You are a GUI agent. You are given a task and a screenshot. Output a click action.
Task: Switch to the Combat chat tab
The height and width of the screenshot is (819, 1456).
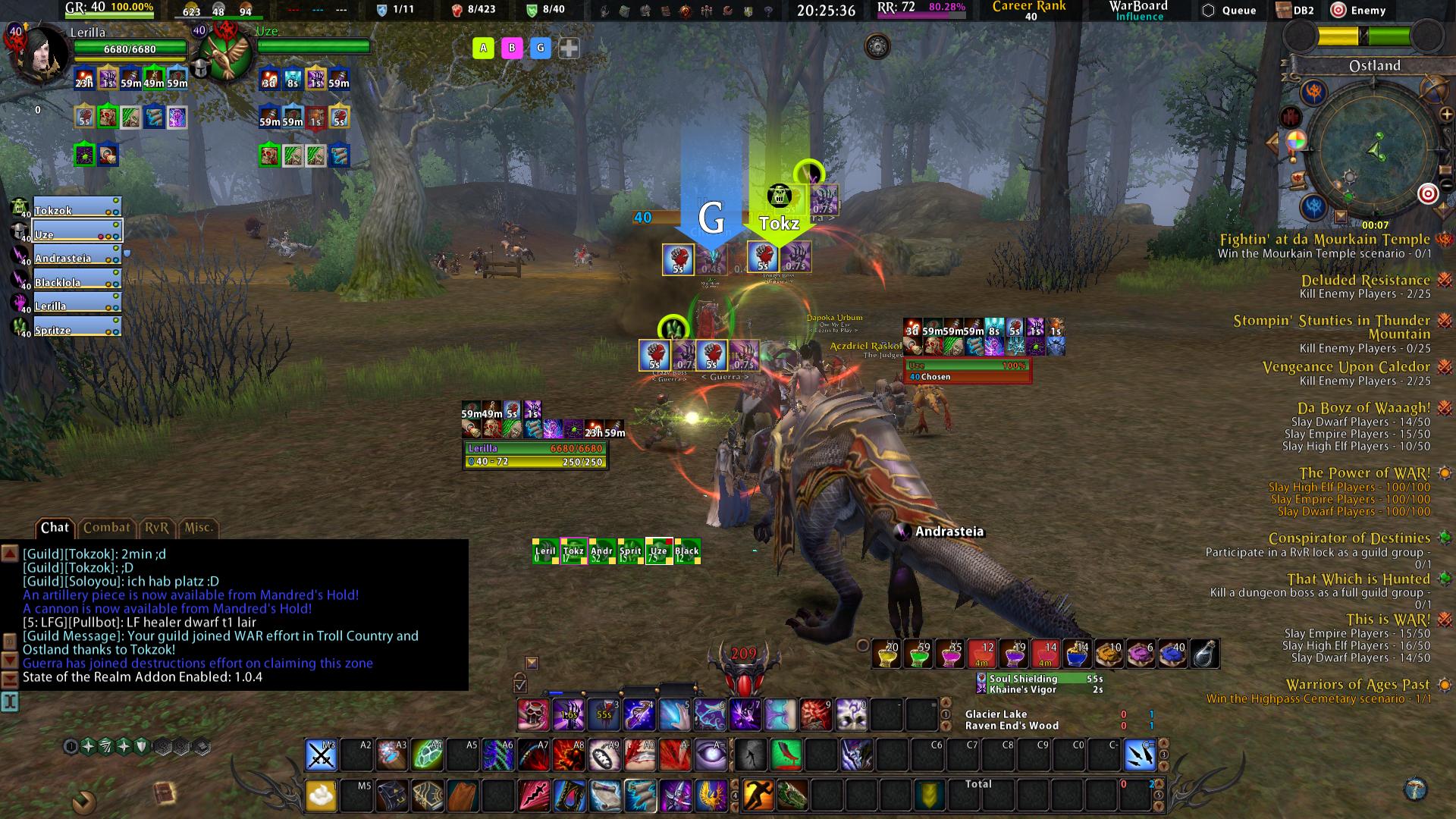[106, 528]
